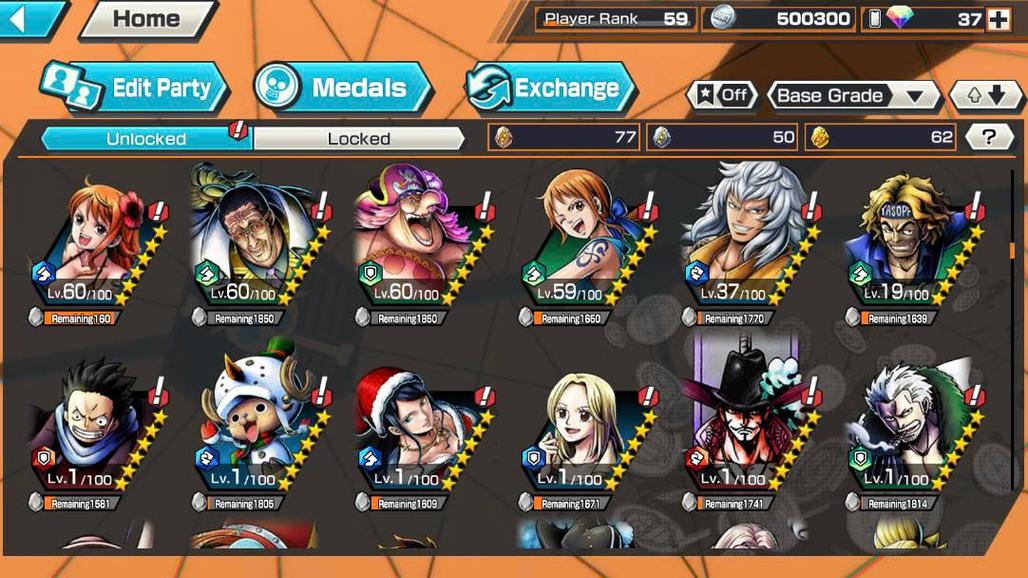Image resolution: width=1028 pixels, height=578 pixels.
Task: Pick the snowman Chopper character
Action: pyautogui.click(x=250, y=425)
